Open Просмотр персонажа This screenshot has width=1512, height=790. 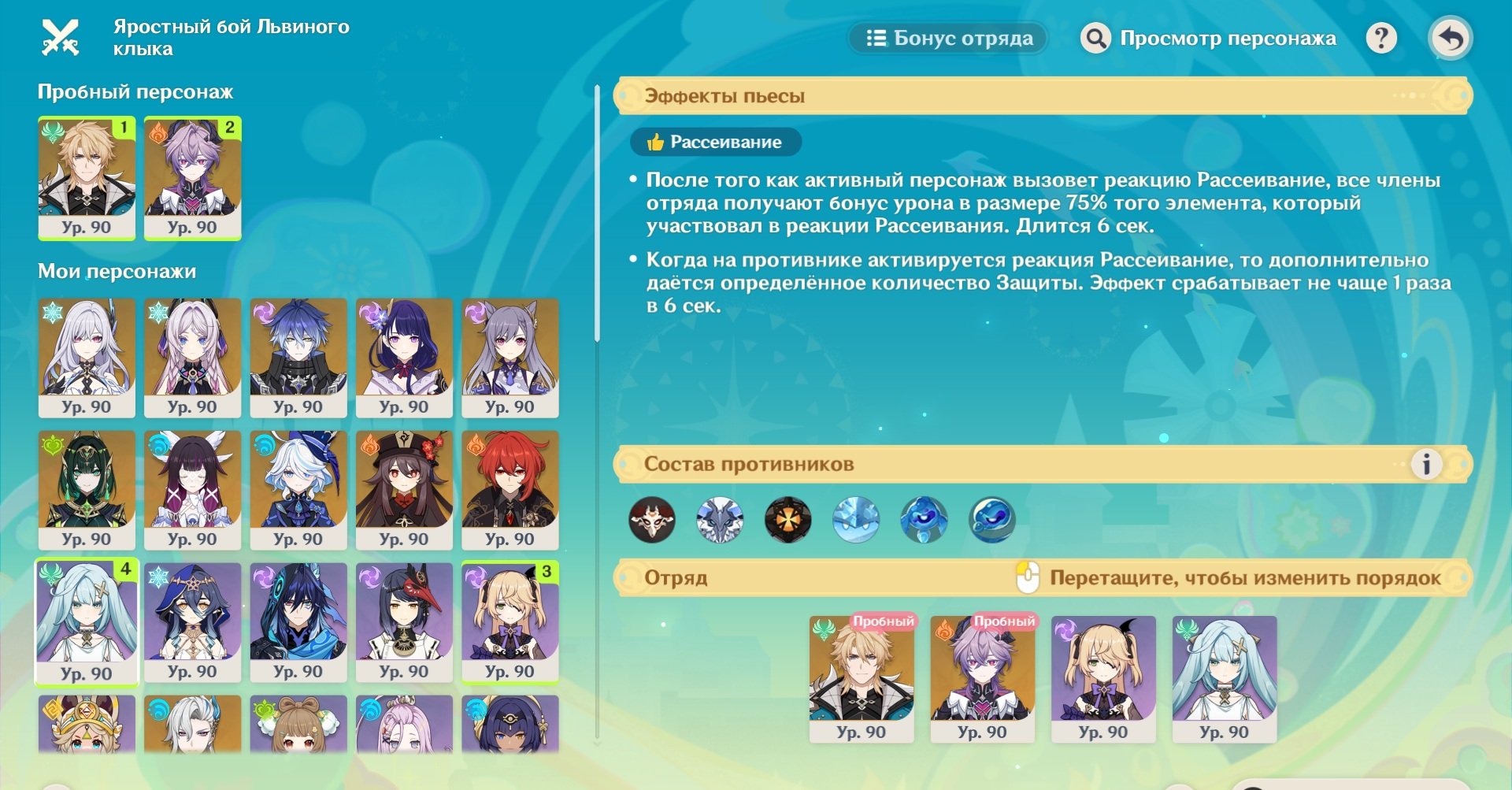point(1225,37)
